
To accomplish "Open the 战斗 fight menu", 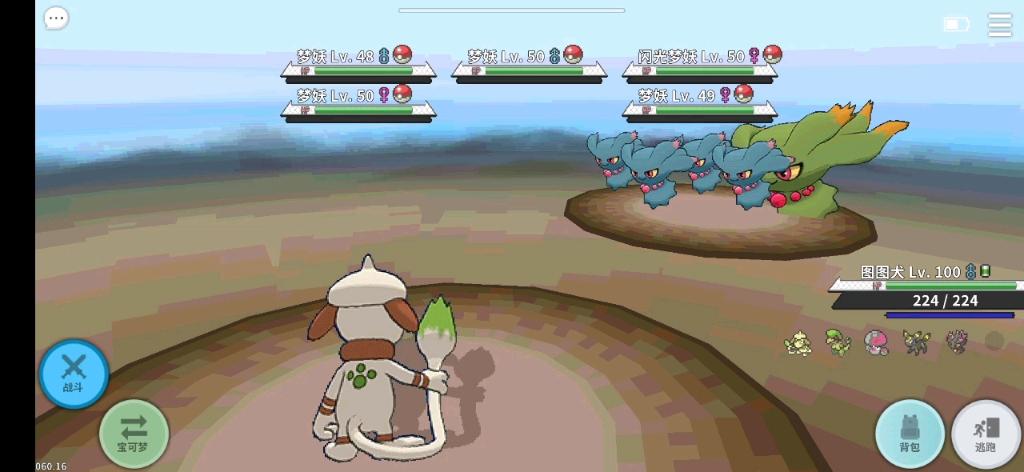I will (73, 373).
